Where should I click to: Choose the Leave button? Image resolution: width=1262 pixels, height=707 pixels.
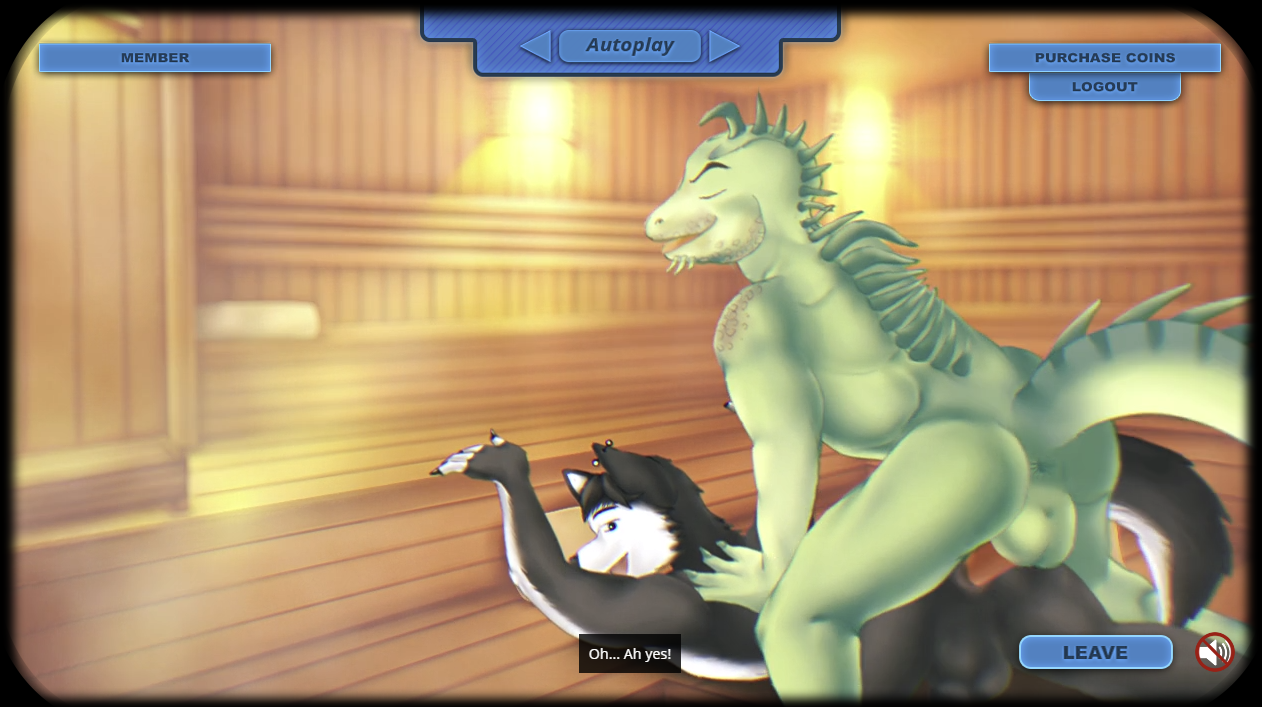1095,652
